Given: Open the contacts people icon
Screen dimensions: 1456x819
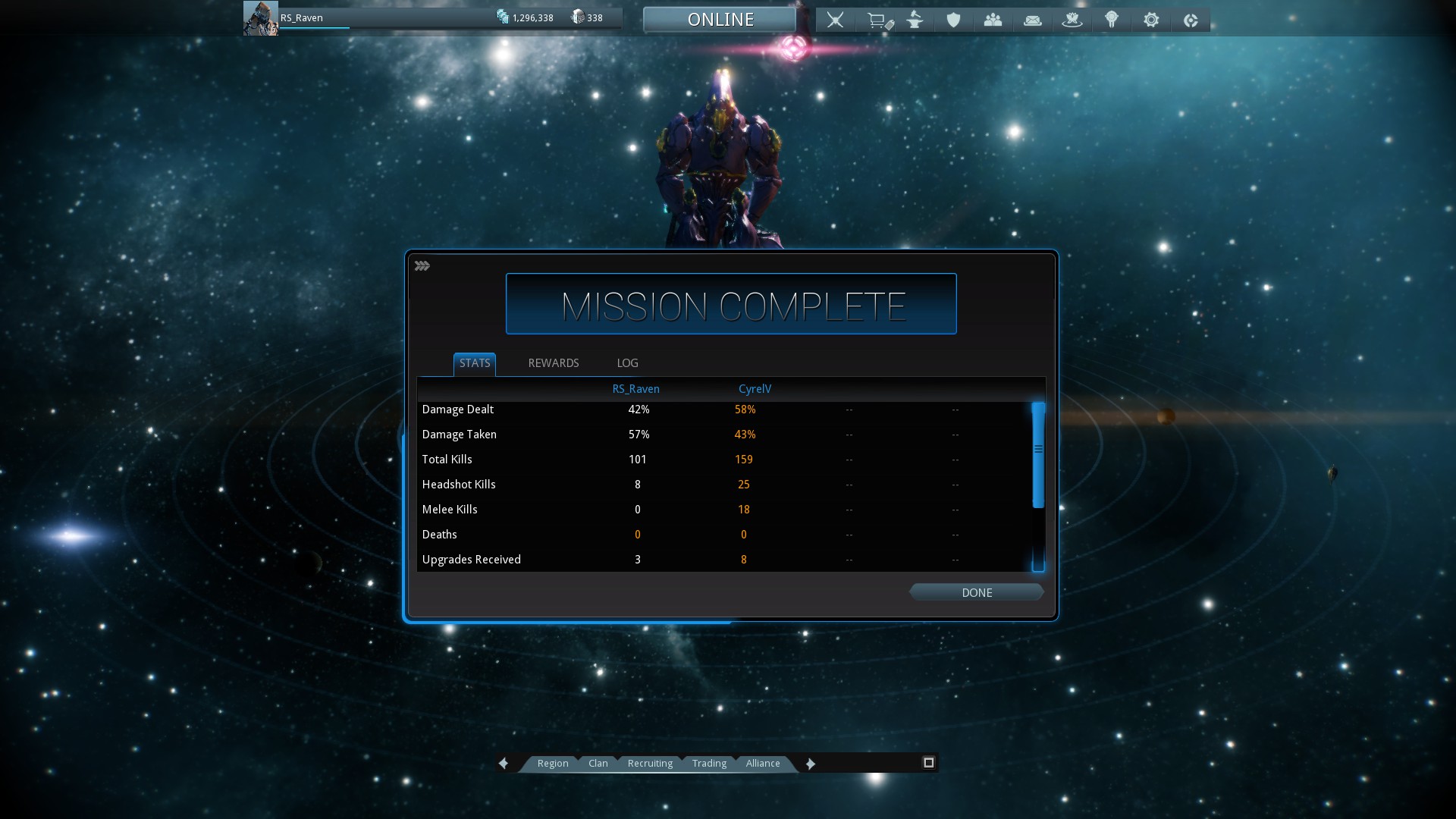Looking at the screenshot, I should (x=993, y=20).
